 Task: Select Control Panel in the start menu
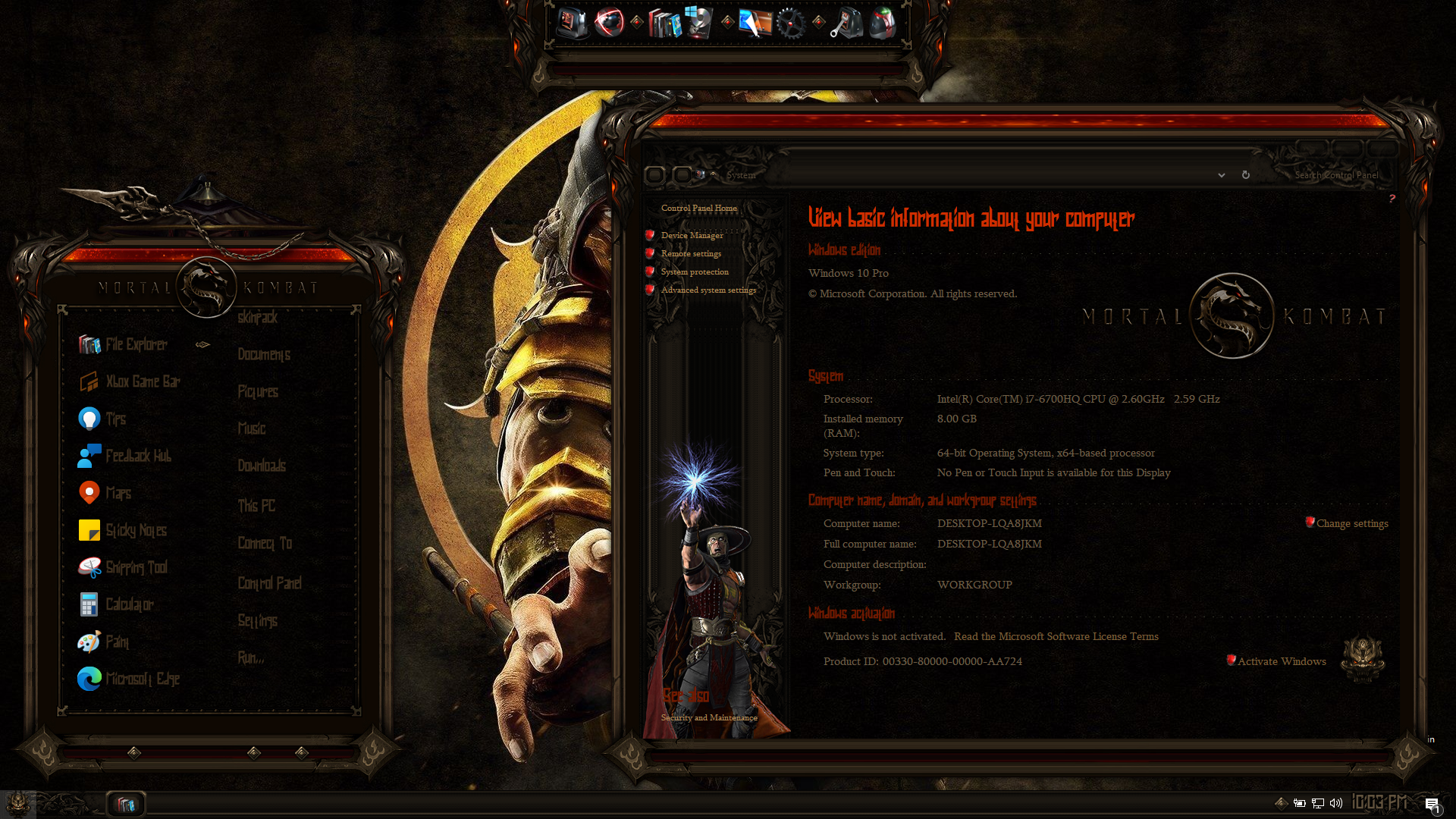[x=269, y=583]
